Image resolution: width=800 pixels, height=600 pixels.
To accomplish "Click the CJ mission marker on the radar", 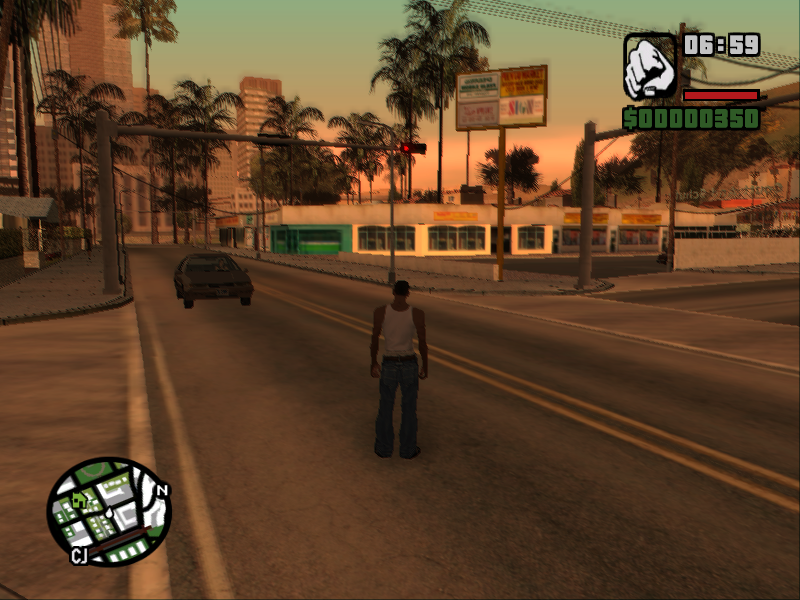I will tap(79, 555).
